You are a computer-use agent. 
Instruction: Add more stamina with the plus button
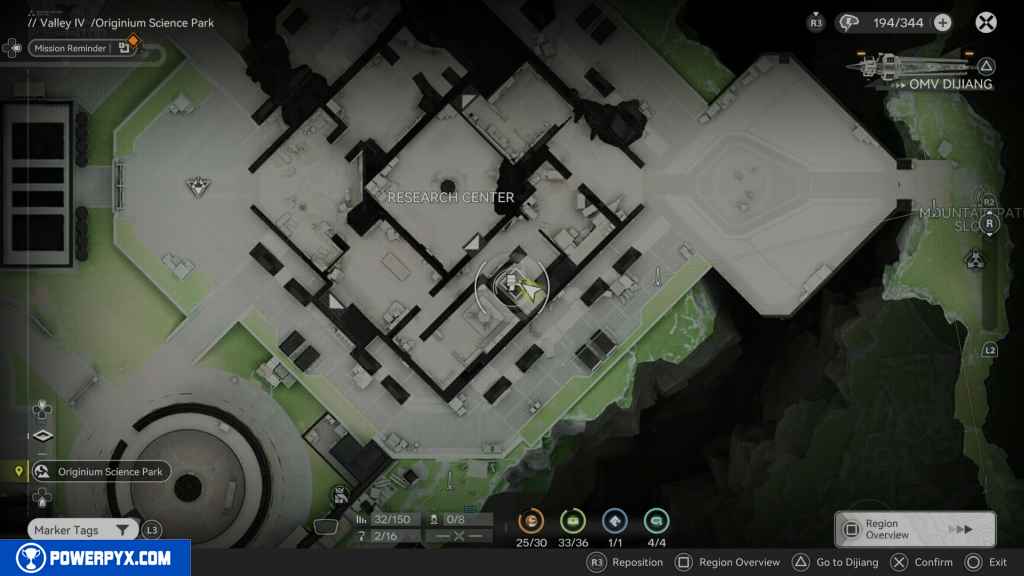pyautogui.click(x=942, y=22)
